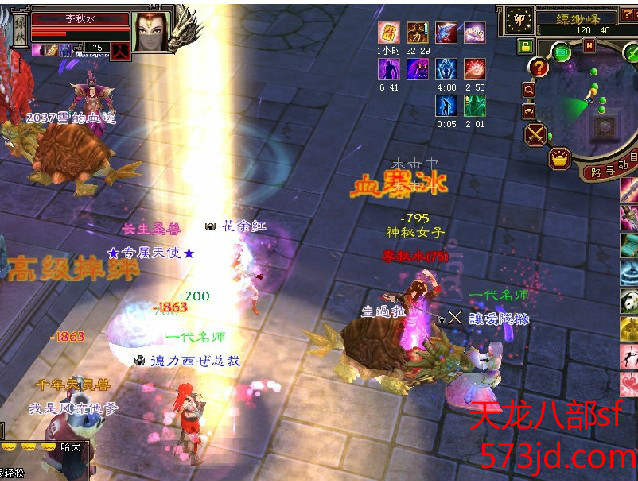Click the crossed swords round button
This screenshot has width=638, height=481.
(x=537, y=132)
